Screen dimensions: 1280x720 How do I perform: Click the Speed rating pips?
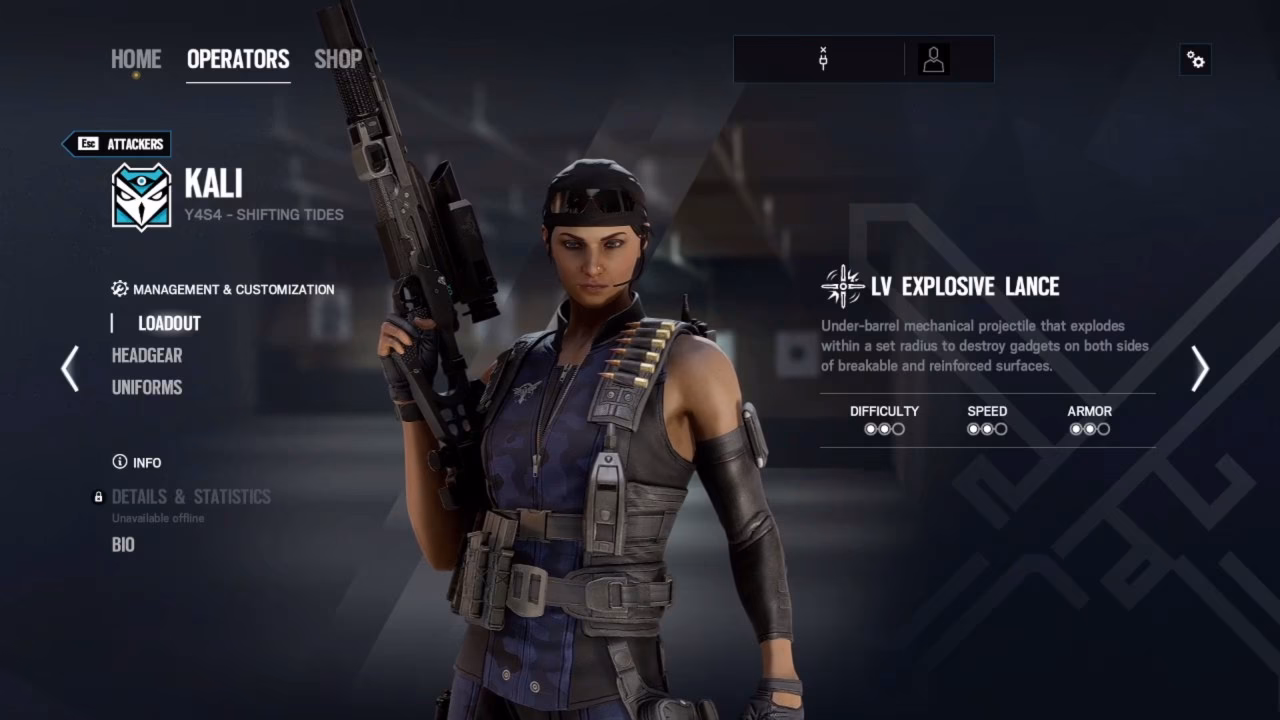pos(986,428)
